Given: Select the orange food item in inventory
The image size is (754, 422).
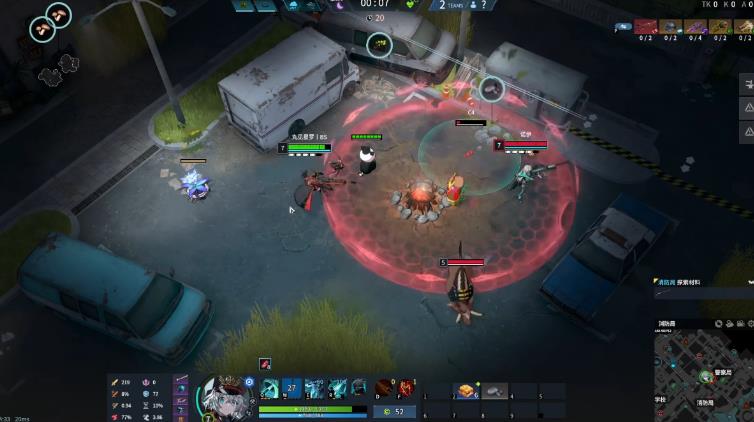Looking at the screenshot, I should click(x=465, y=391).
